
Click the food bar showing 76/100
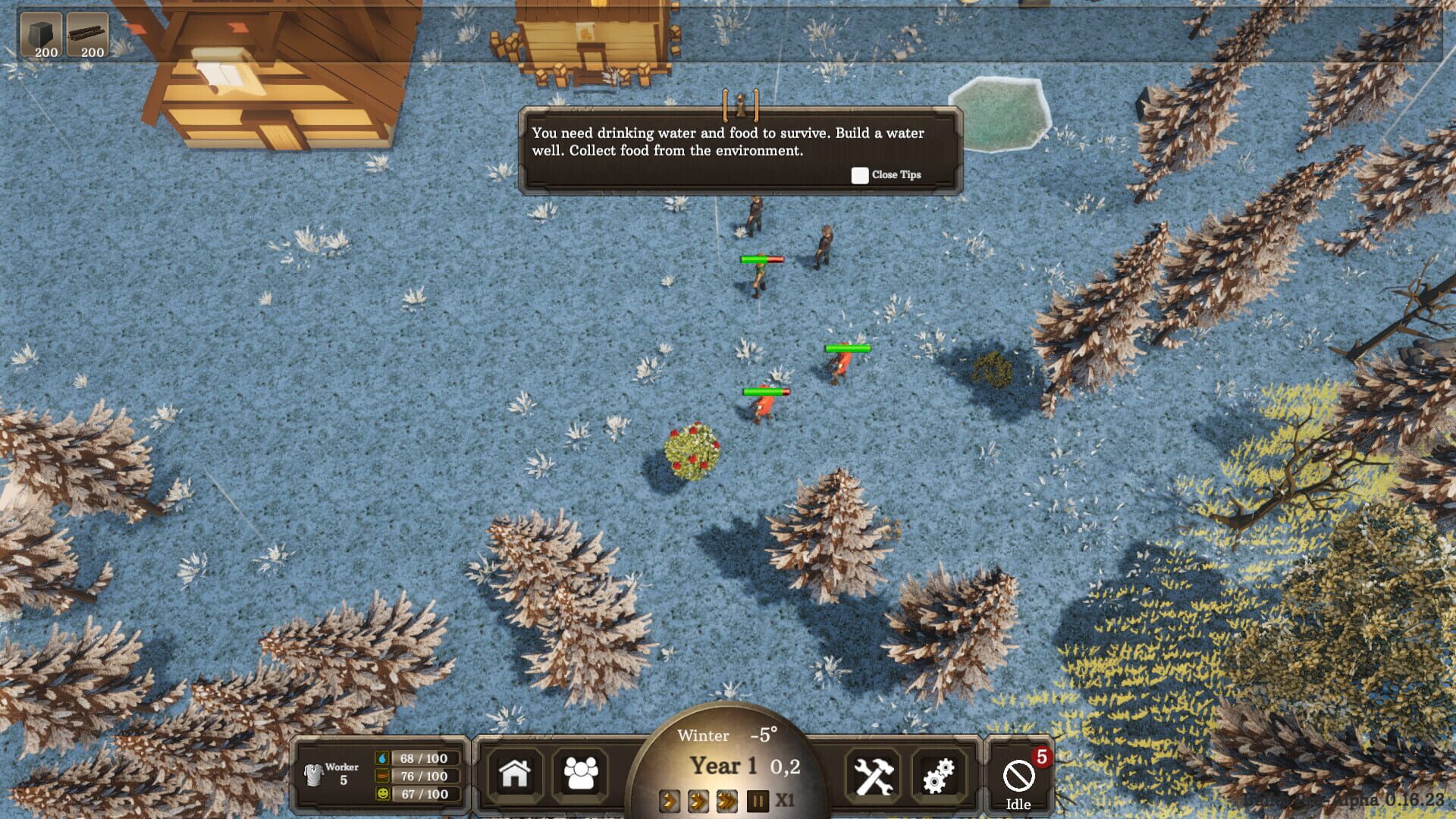[x=418, y=776]
